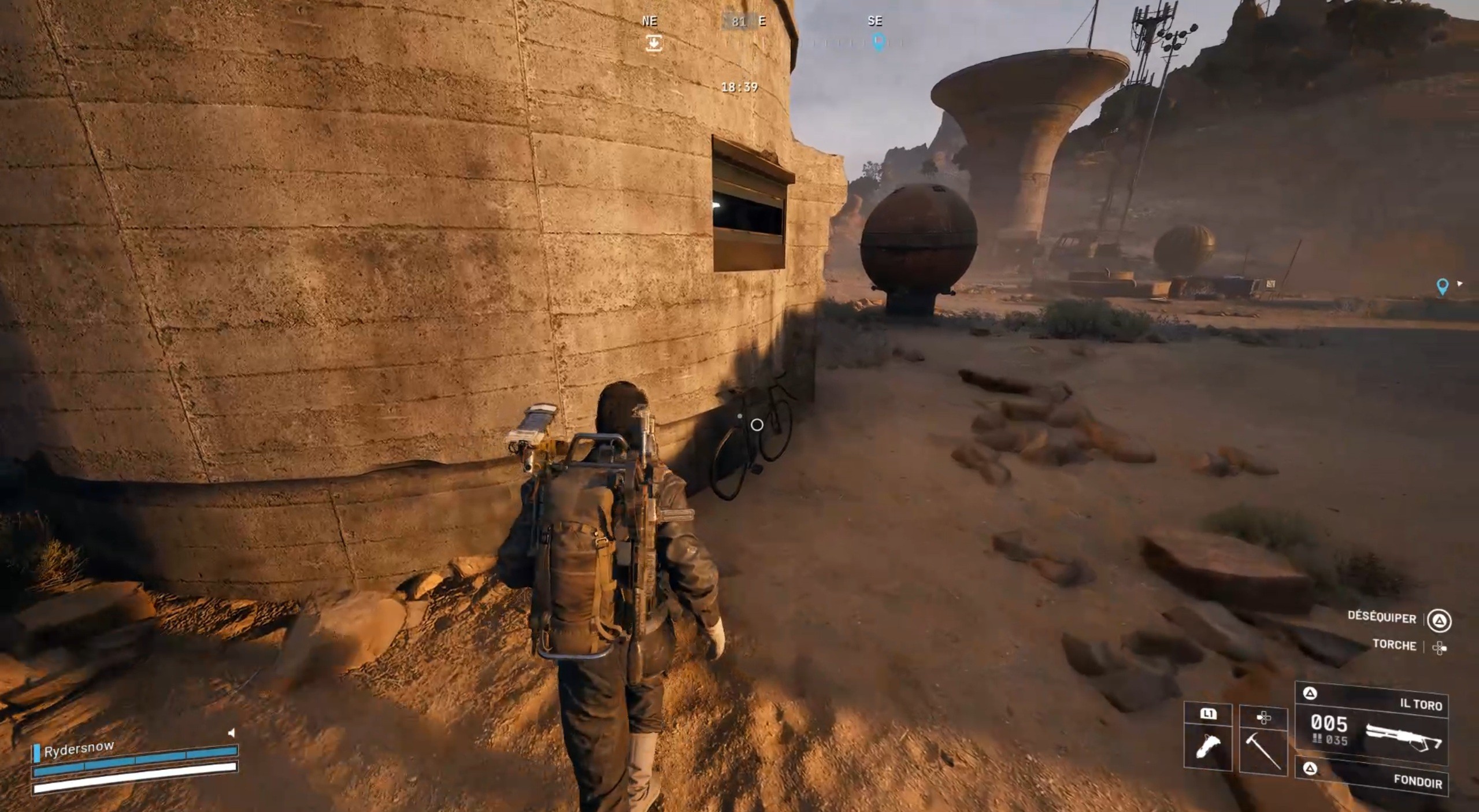Select the blue location pin at screen edge
Viewport: 1479px width, 812px height.
pyautogui.click(x=1443, y=286)
